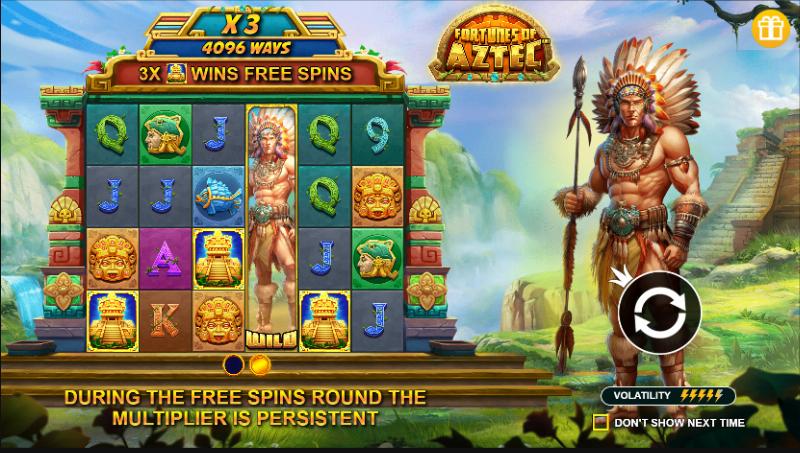Image resolution: width=800 pixels, height=453 pixels.
Task: Open the gift box icon
Action: (x=771, y=27)
